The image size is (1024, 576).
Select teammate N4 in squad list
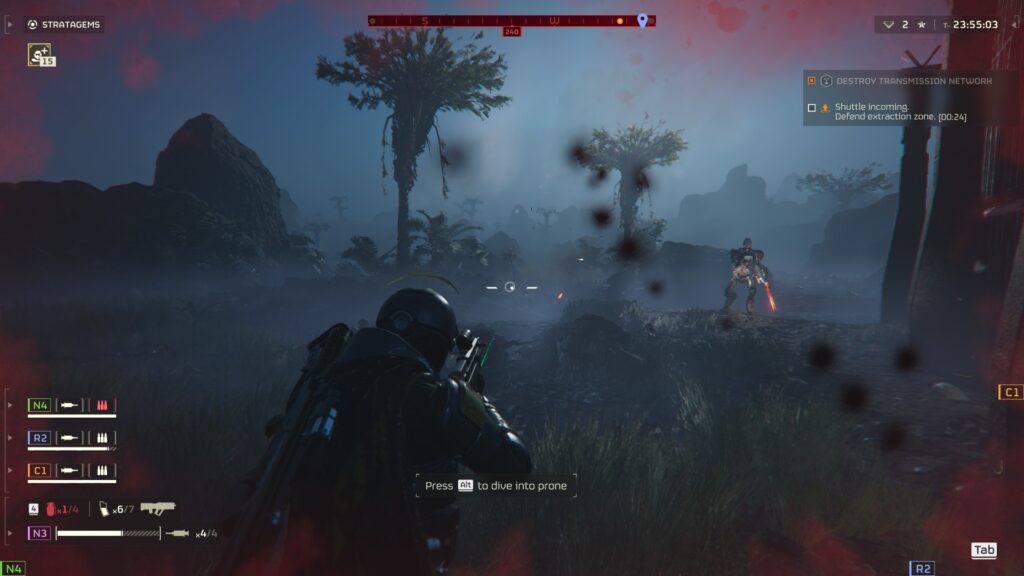coord(40,405)
